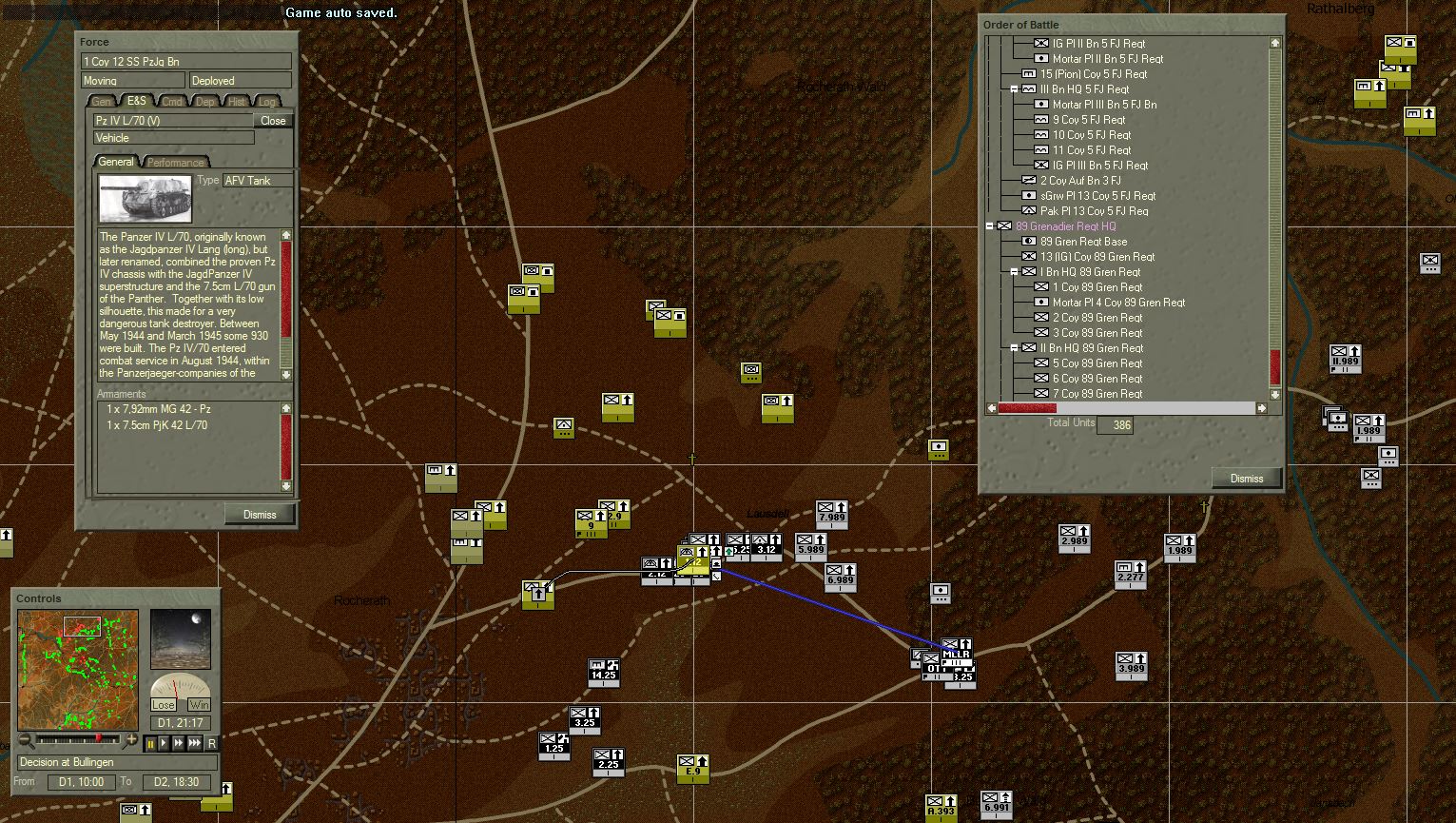This screenshot has width=1456, height=823.
Task: Click the mortar icon next to Mortar Pl 4 Coy
Action: point(1041,302)
